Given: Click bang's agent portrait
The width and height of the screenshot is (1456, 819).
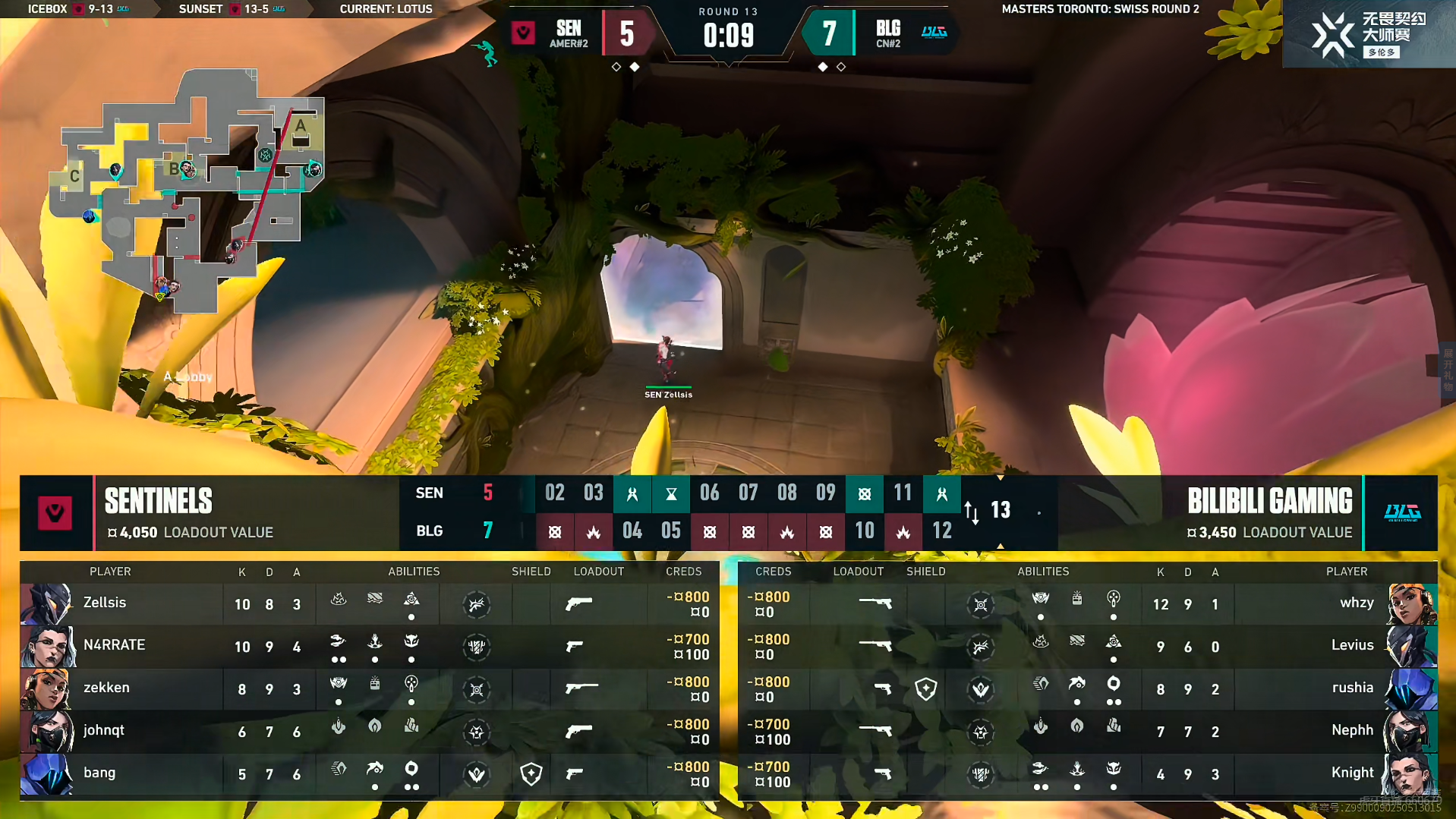Looking at the screenshot, I should click(x=47, y=774).
